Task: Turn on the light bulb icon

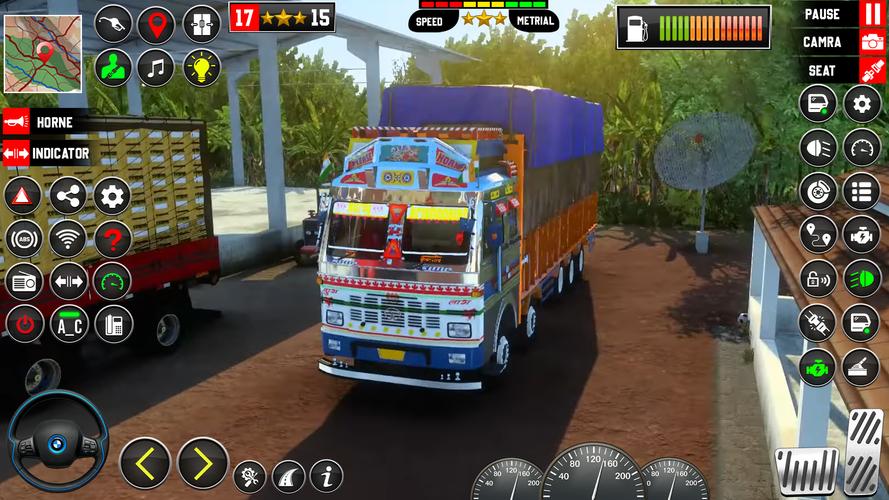Action: coord(201,68)
